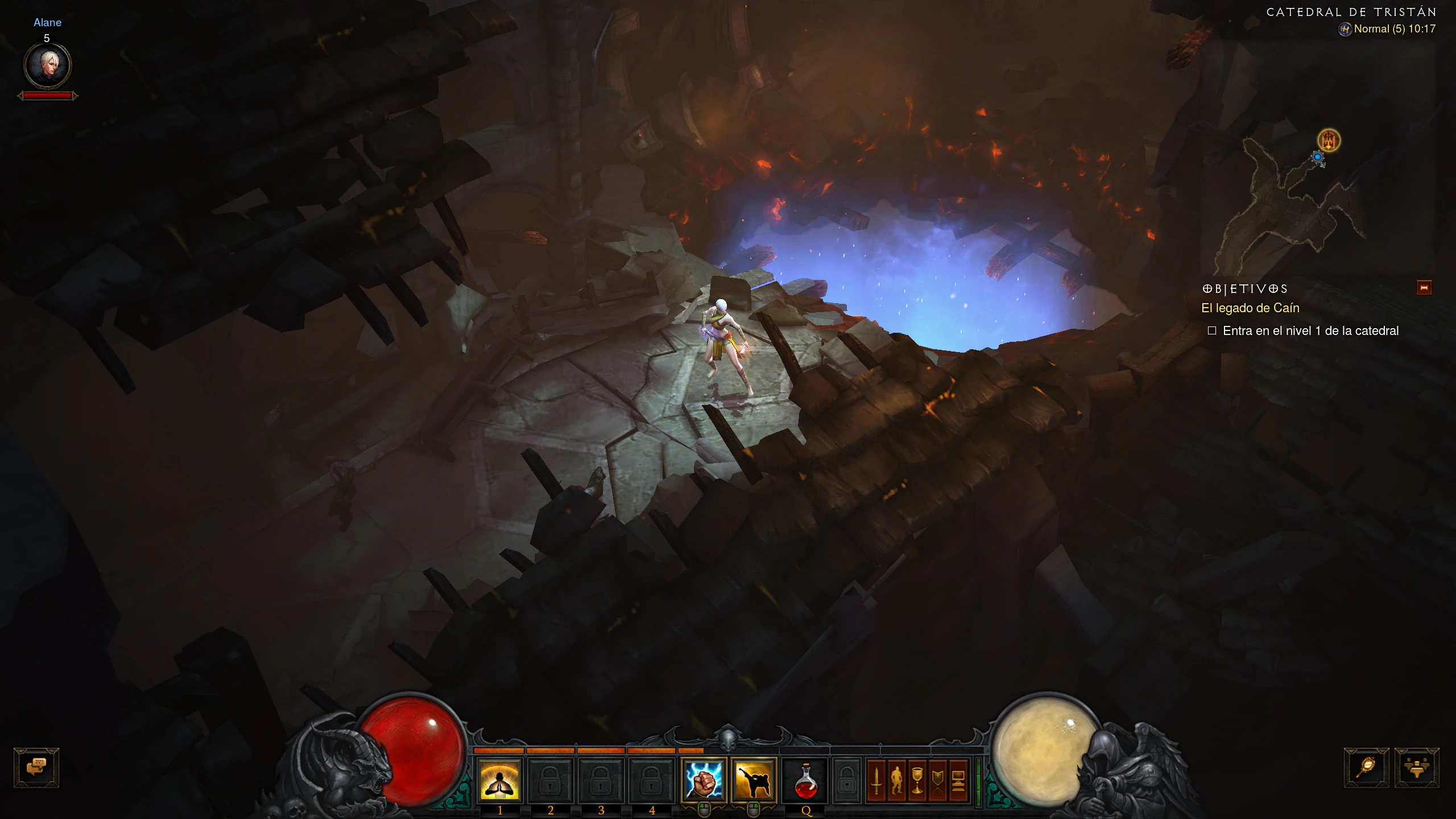
Task: Open the skills menu with the sword icon
Action: pos(876,780)
